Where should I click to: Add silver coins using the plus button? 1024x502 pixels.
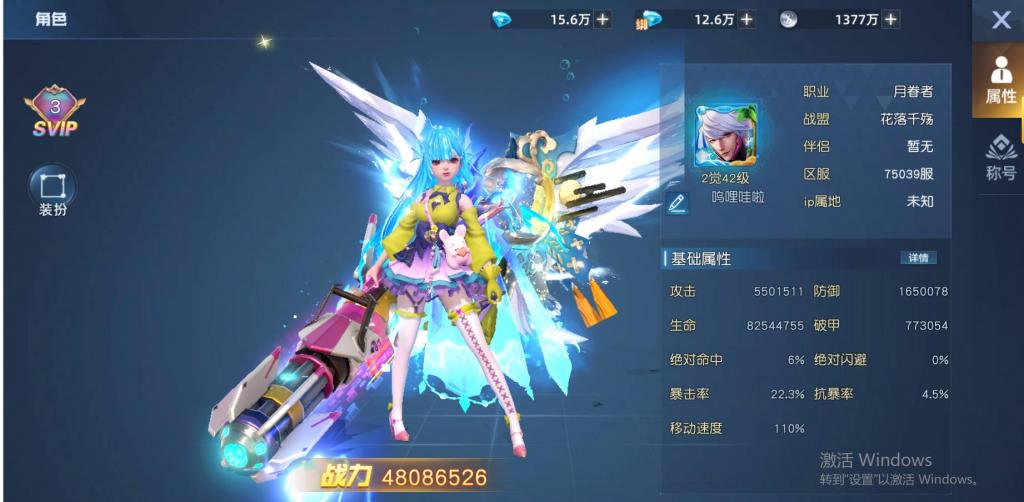click(890, 19)
